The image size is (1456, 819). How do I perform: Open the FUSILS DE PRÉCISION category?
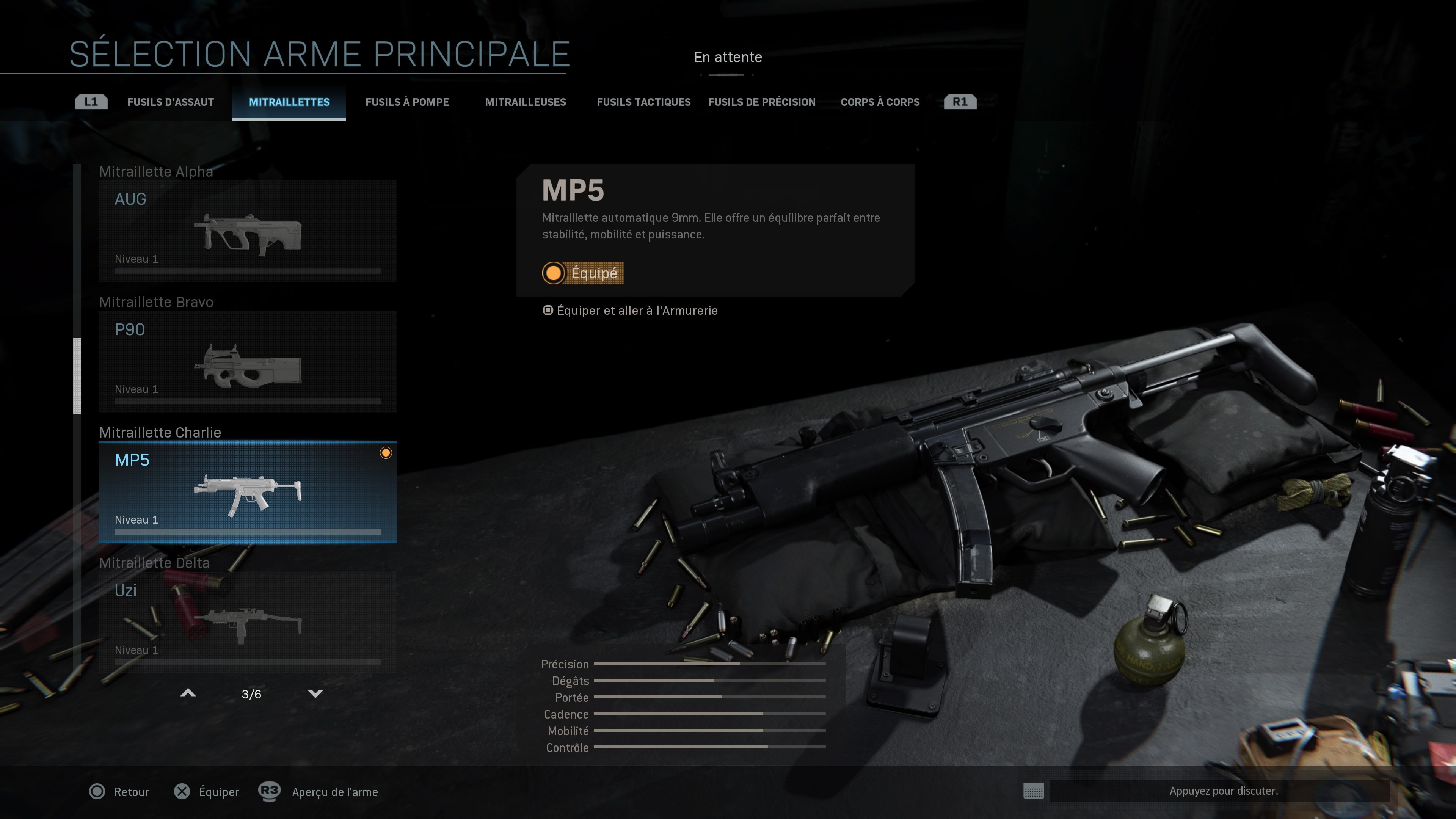(762, 102)
